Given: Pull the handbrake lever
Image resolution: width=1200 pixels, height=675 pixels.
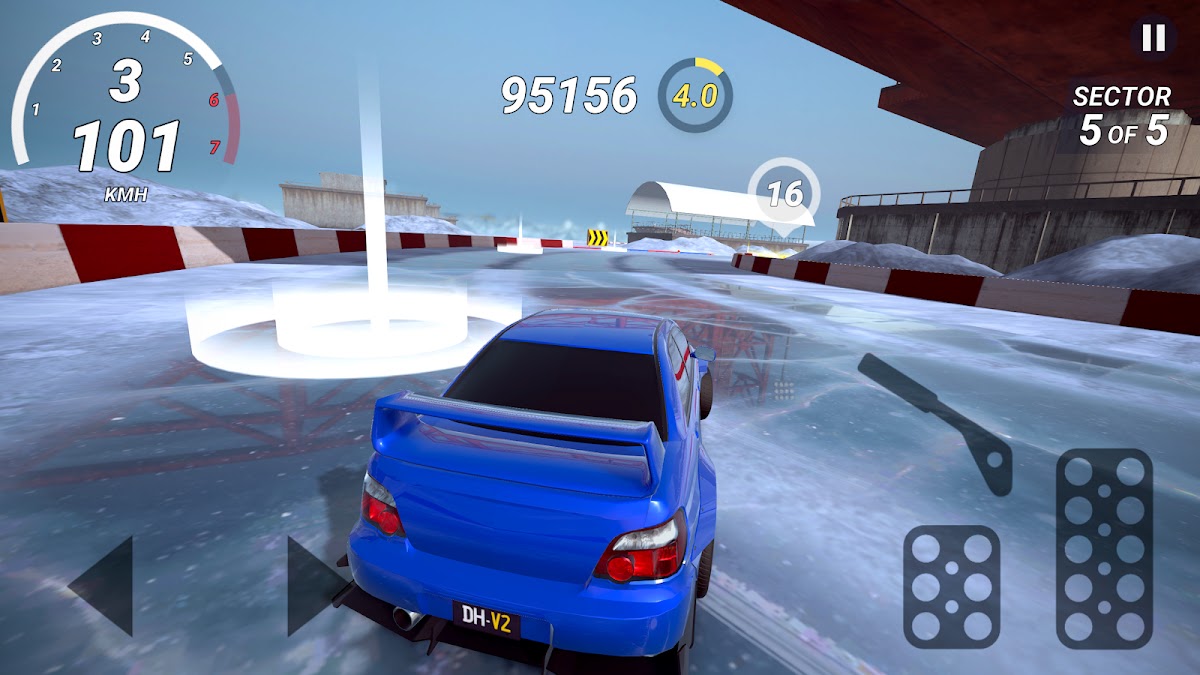Looking at the screenshot, I should click(x=941, y=421).
